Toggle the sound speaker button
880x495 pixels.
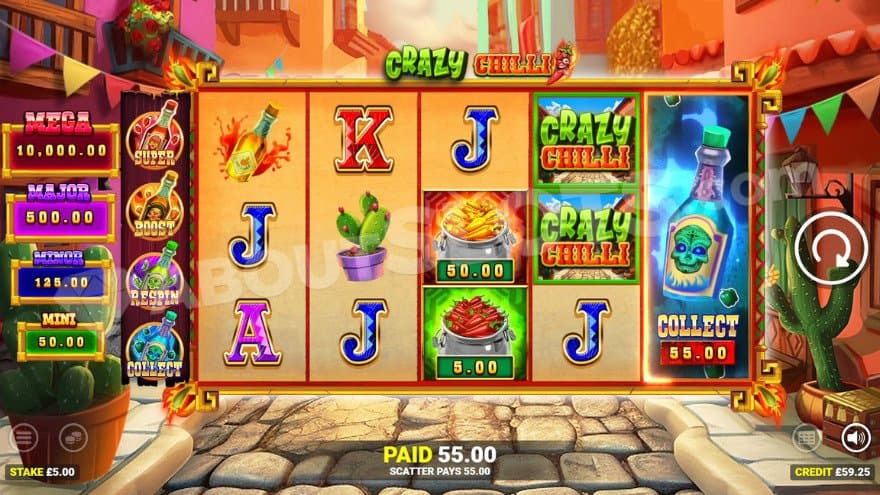click(855, 437)
